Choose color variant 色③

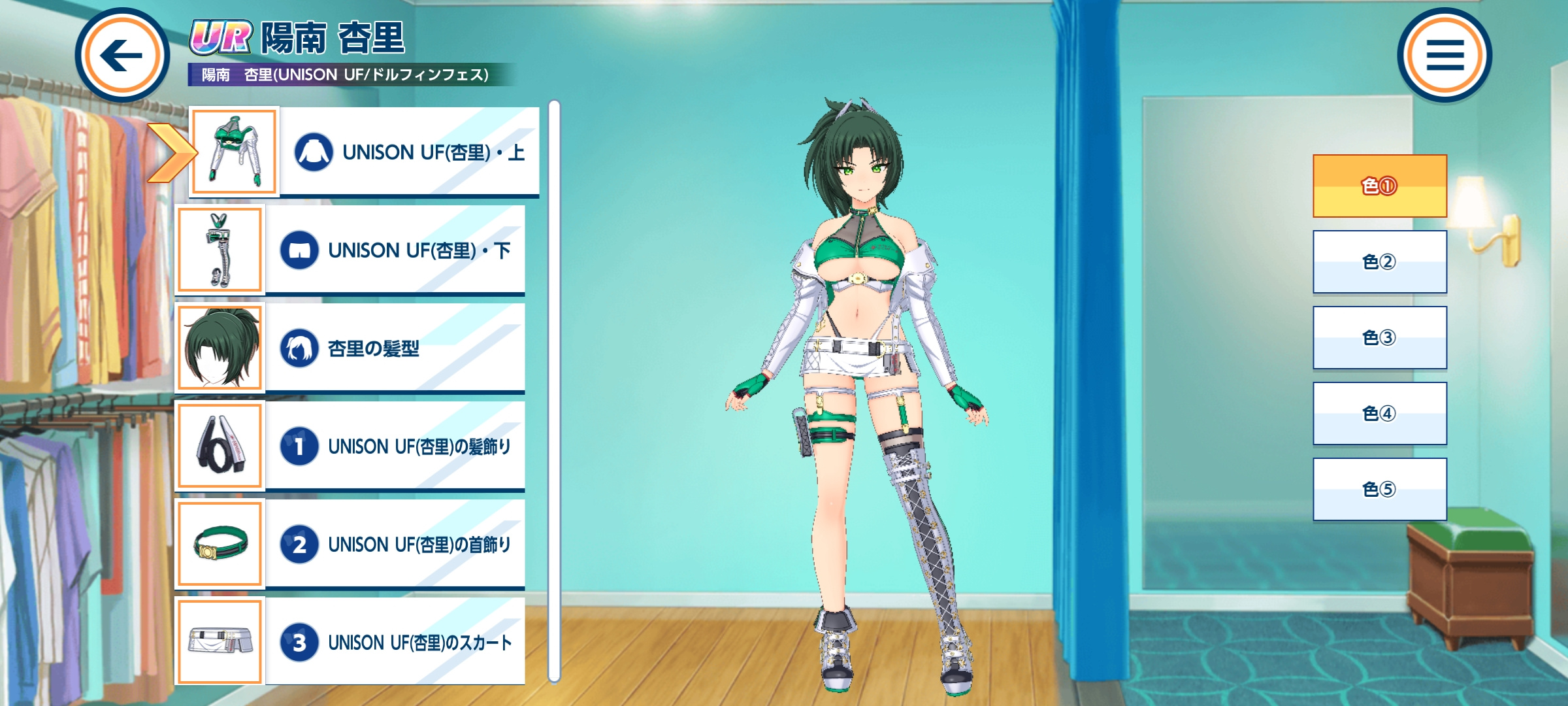pyautogui.click(x=1380, y=337)
